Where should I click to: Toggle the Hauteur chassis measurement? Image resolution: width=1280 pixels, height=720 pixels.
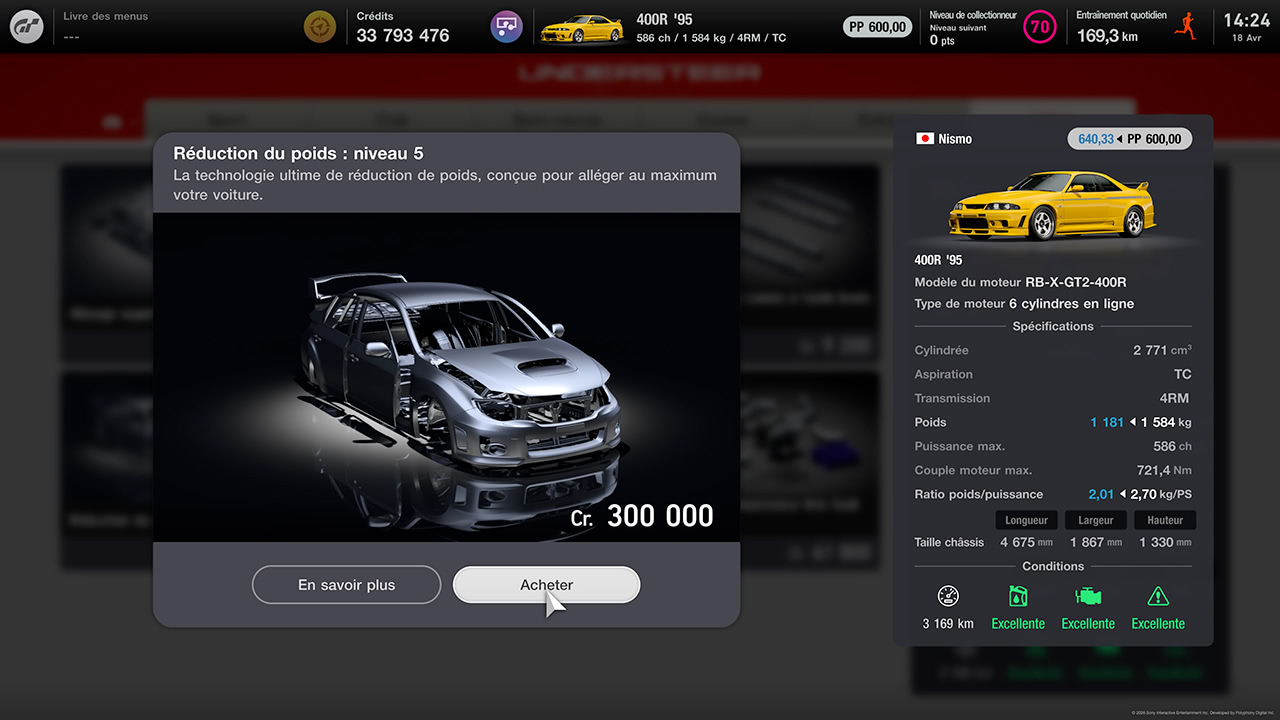tap(1164, 519)
